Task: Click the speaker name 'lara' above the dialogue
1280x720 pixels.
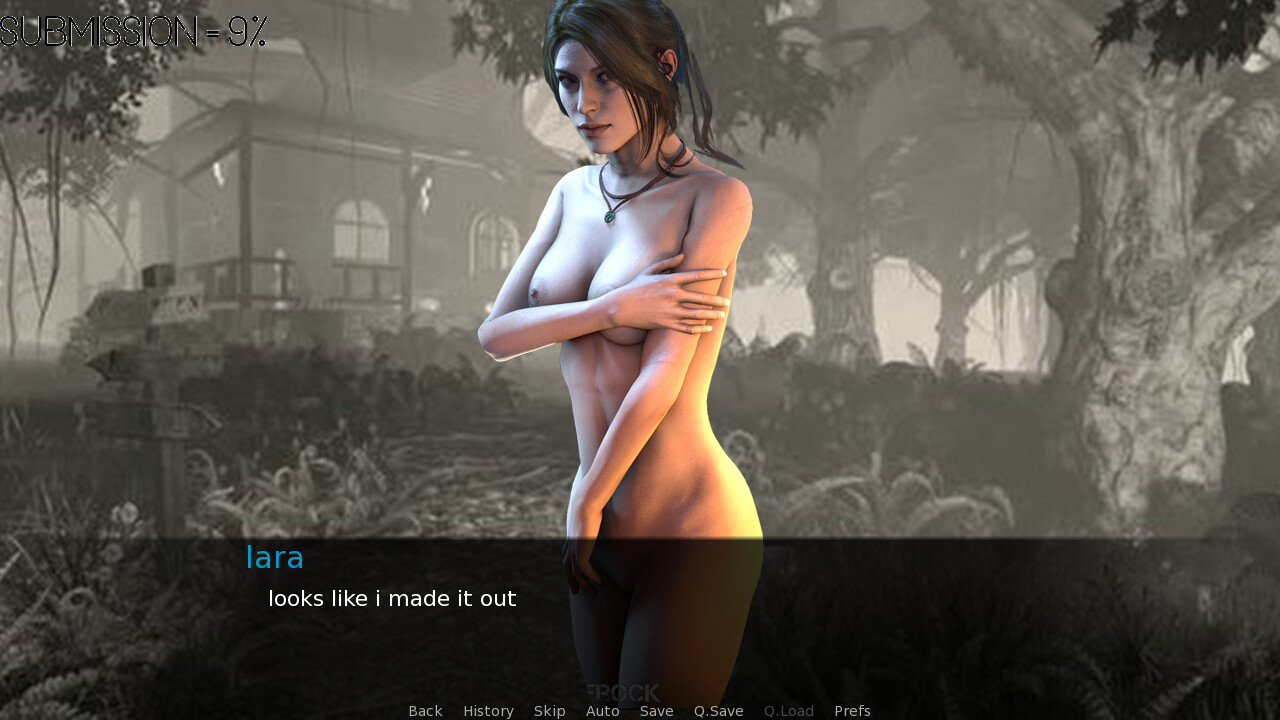Action: pos(274,557)
